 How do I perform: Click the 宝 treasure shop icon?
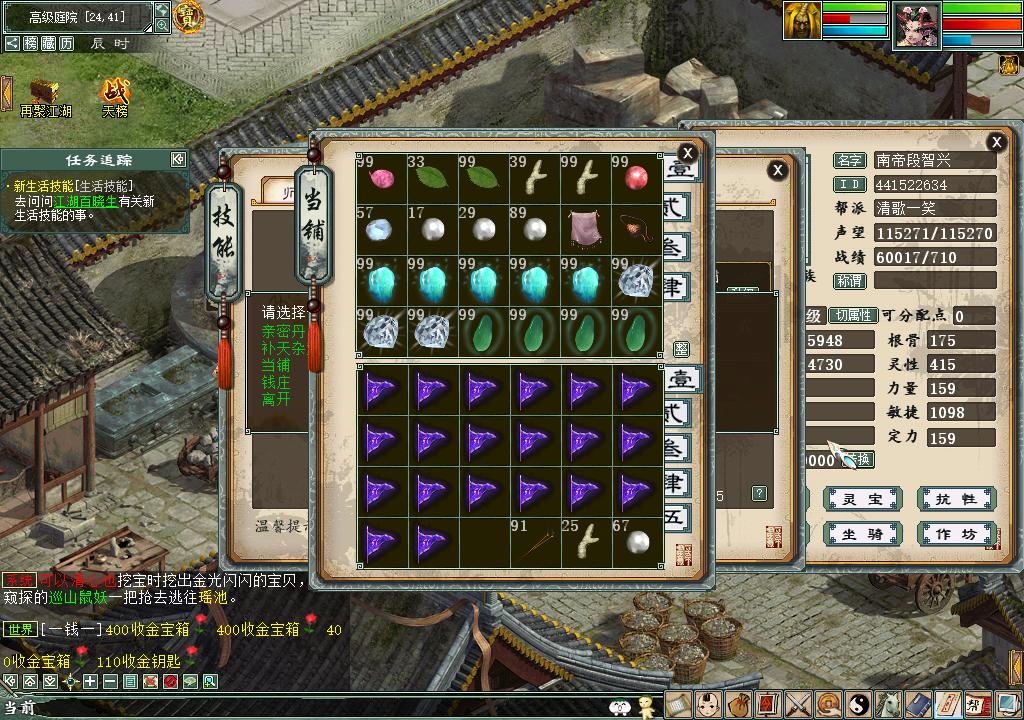tap(188, 15)
